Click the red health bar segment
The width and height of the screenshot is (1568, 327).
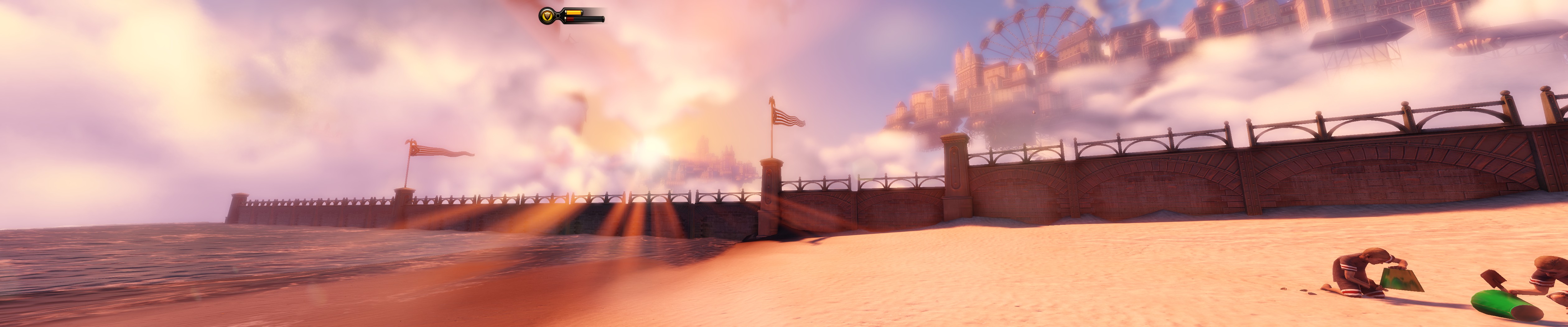(x=571, y=19)
